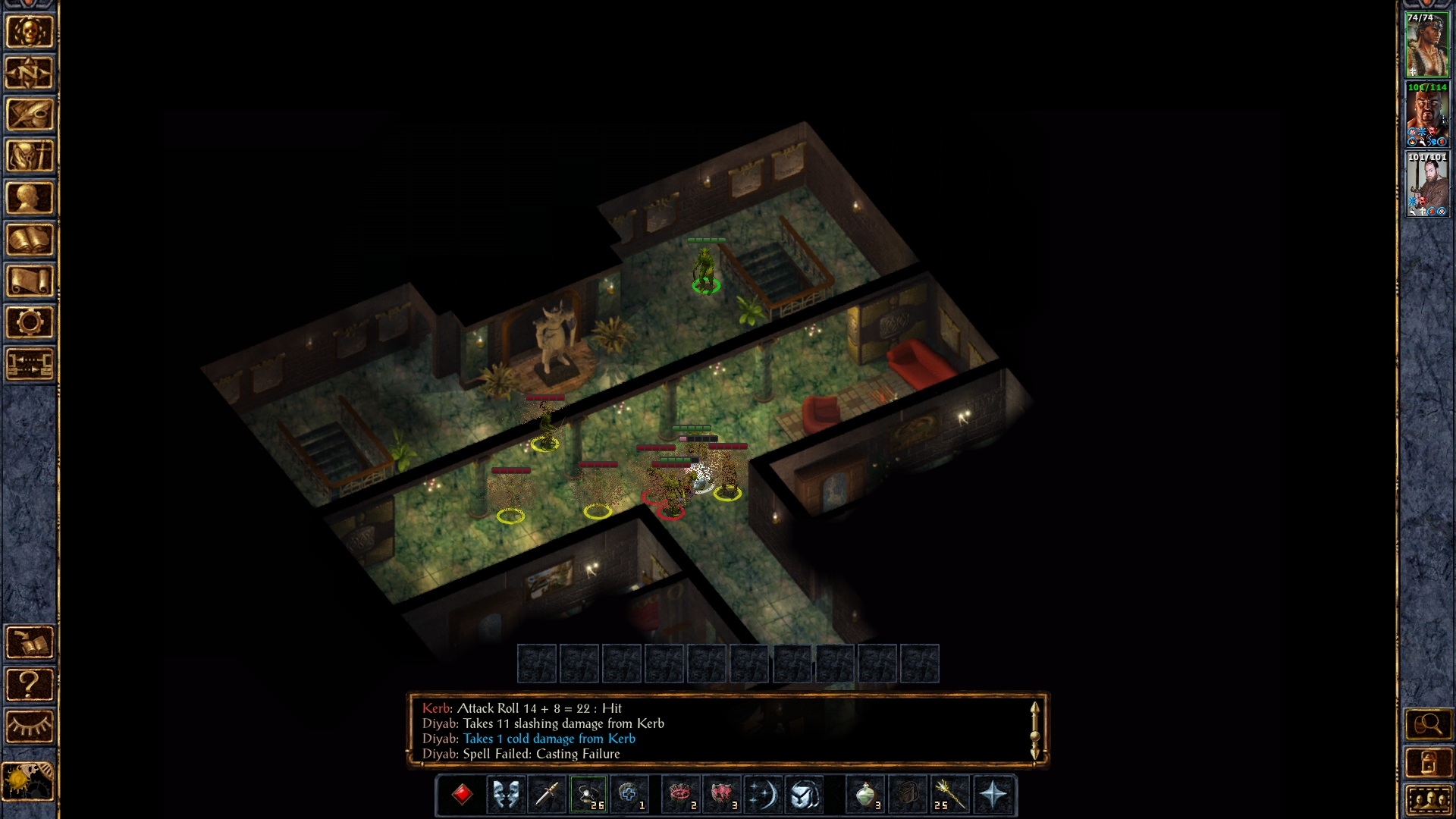This screenshot has height=819, width=1456.
Task: Use the green potion quick item
Action: click(x=866, y=794)
